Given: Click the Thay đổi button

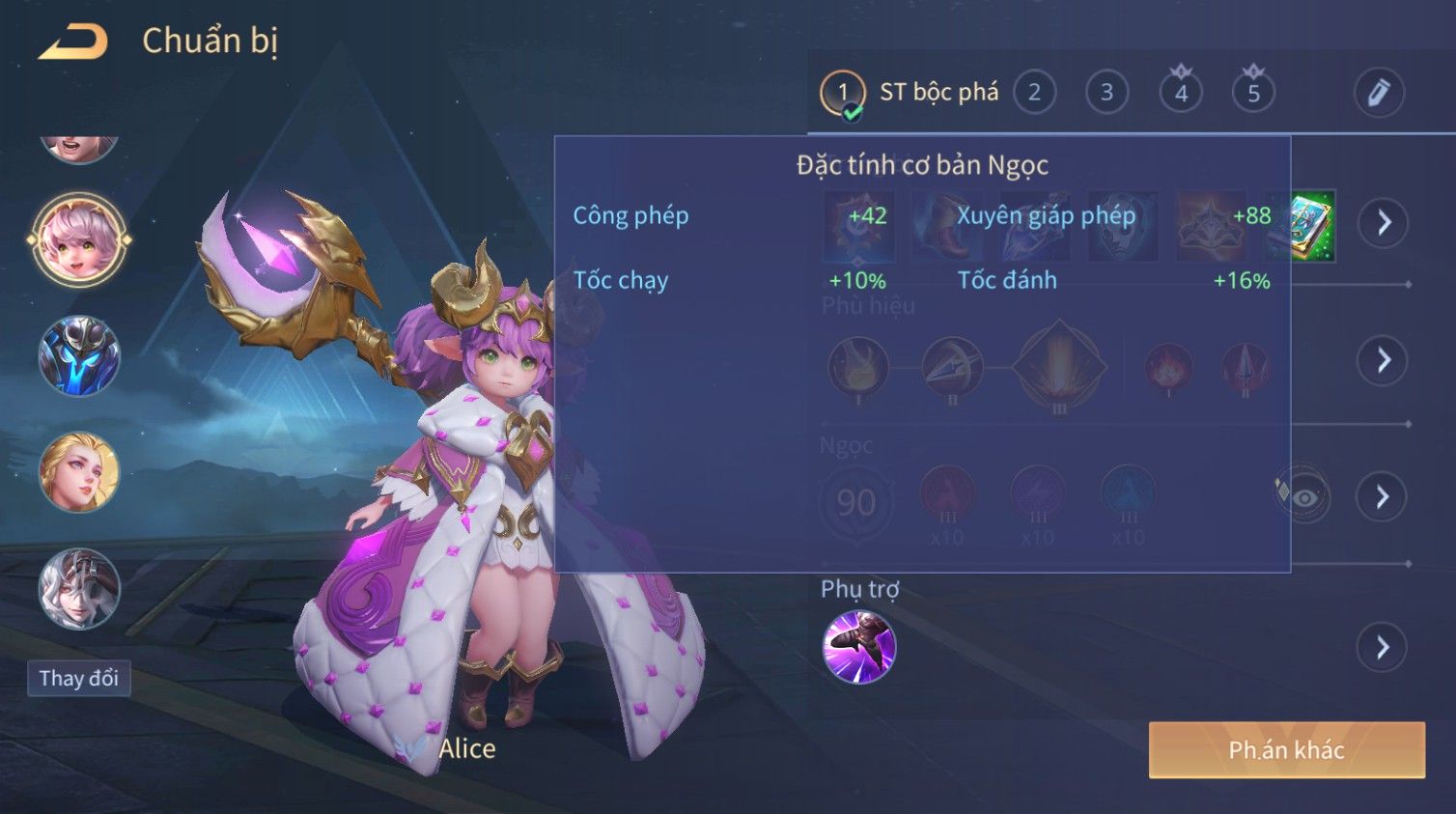Looking at the screenshot, I should coord(79,678).
